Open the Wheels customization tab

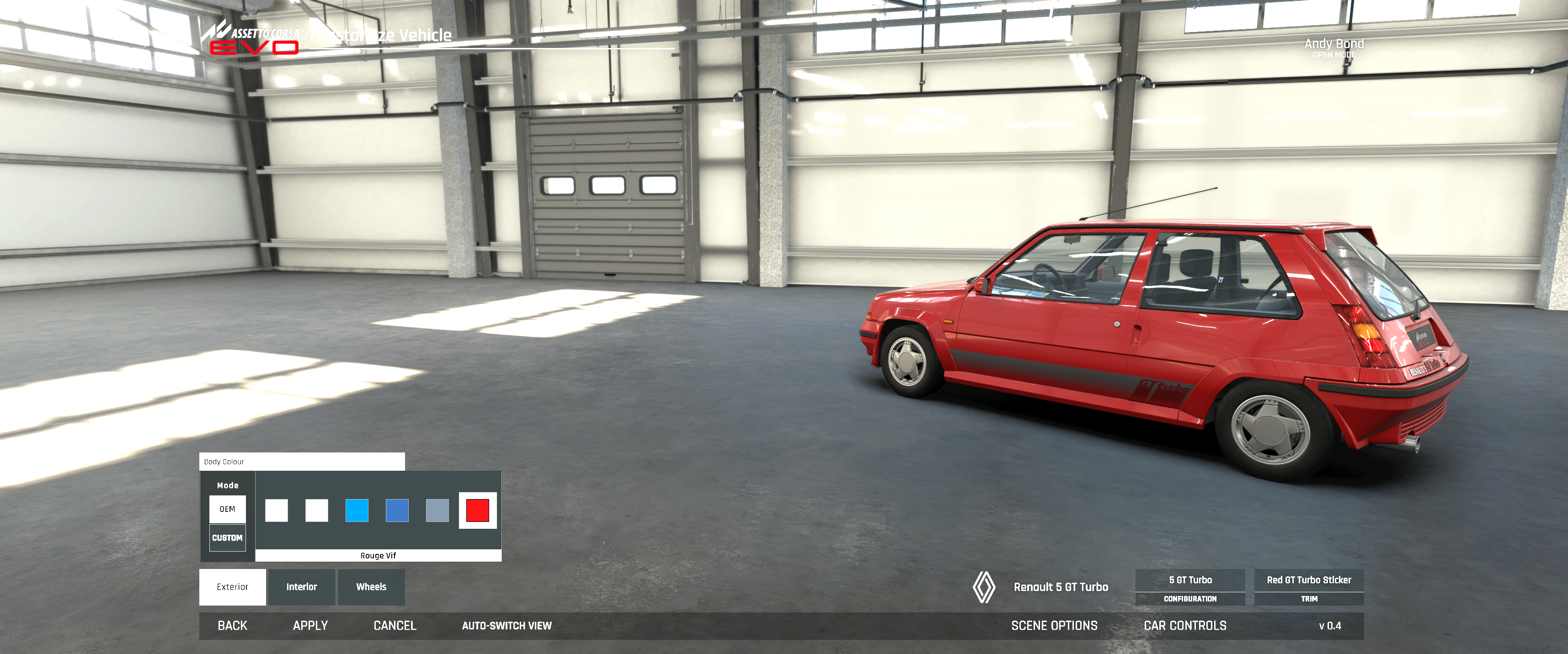coord(371,587)
